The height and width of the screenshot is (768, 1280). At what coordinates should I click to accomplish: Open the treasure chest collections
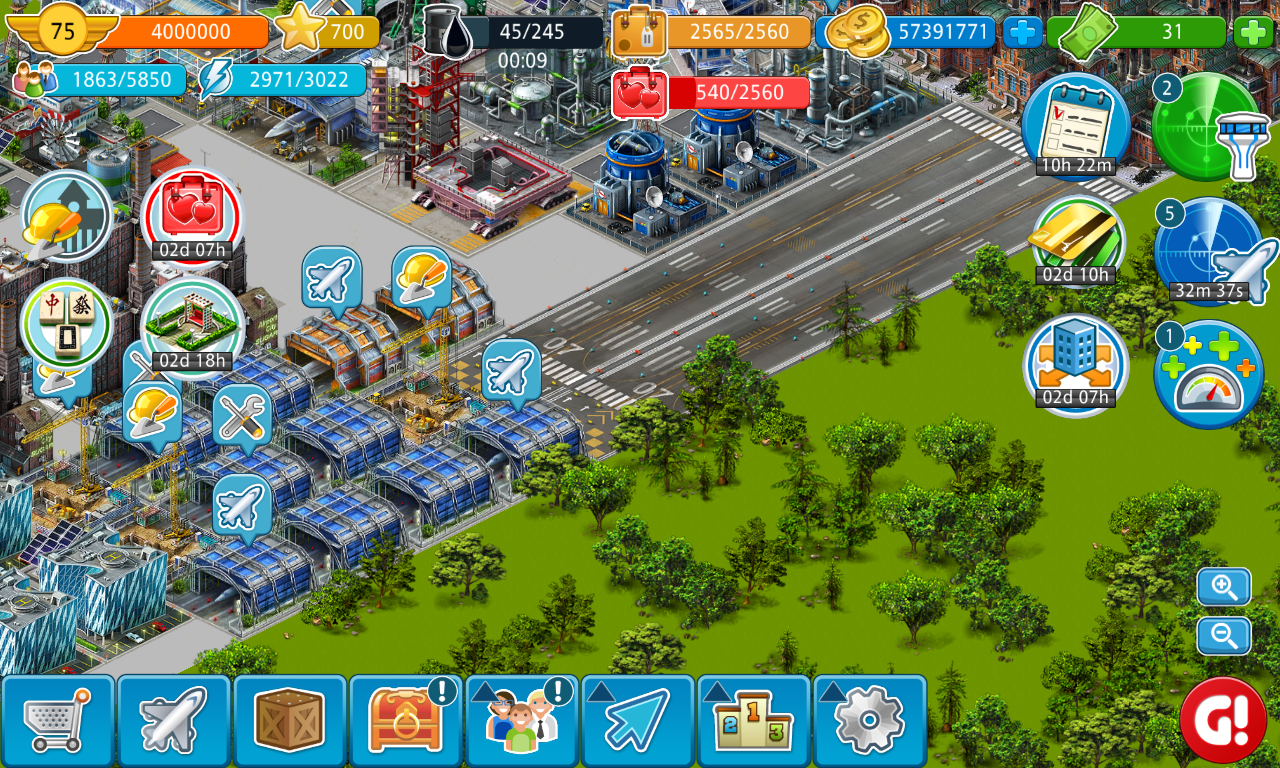coord(405,720)
